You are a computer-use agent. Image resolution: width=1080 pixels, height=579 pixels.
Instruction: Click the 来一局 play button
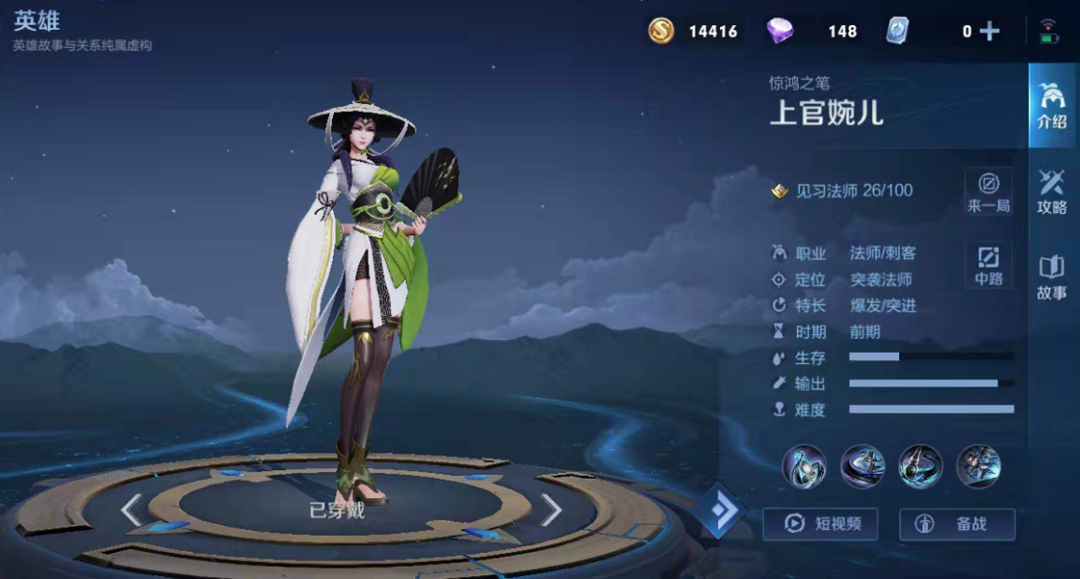(988, 191)
